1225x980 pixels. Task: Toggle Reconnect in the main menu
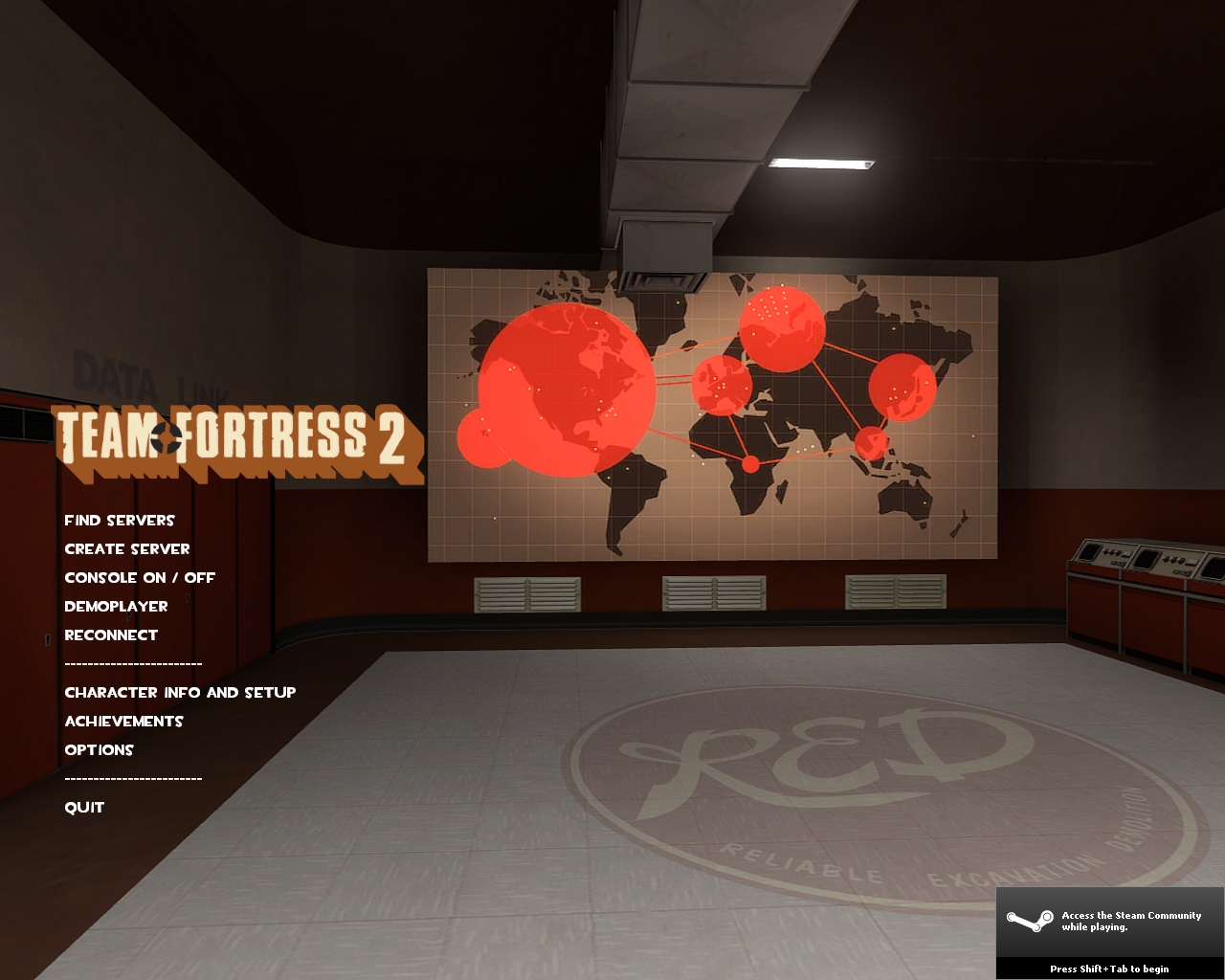pyautogui.click(x=111, y=635)
